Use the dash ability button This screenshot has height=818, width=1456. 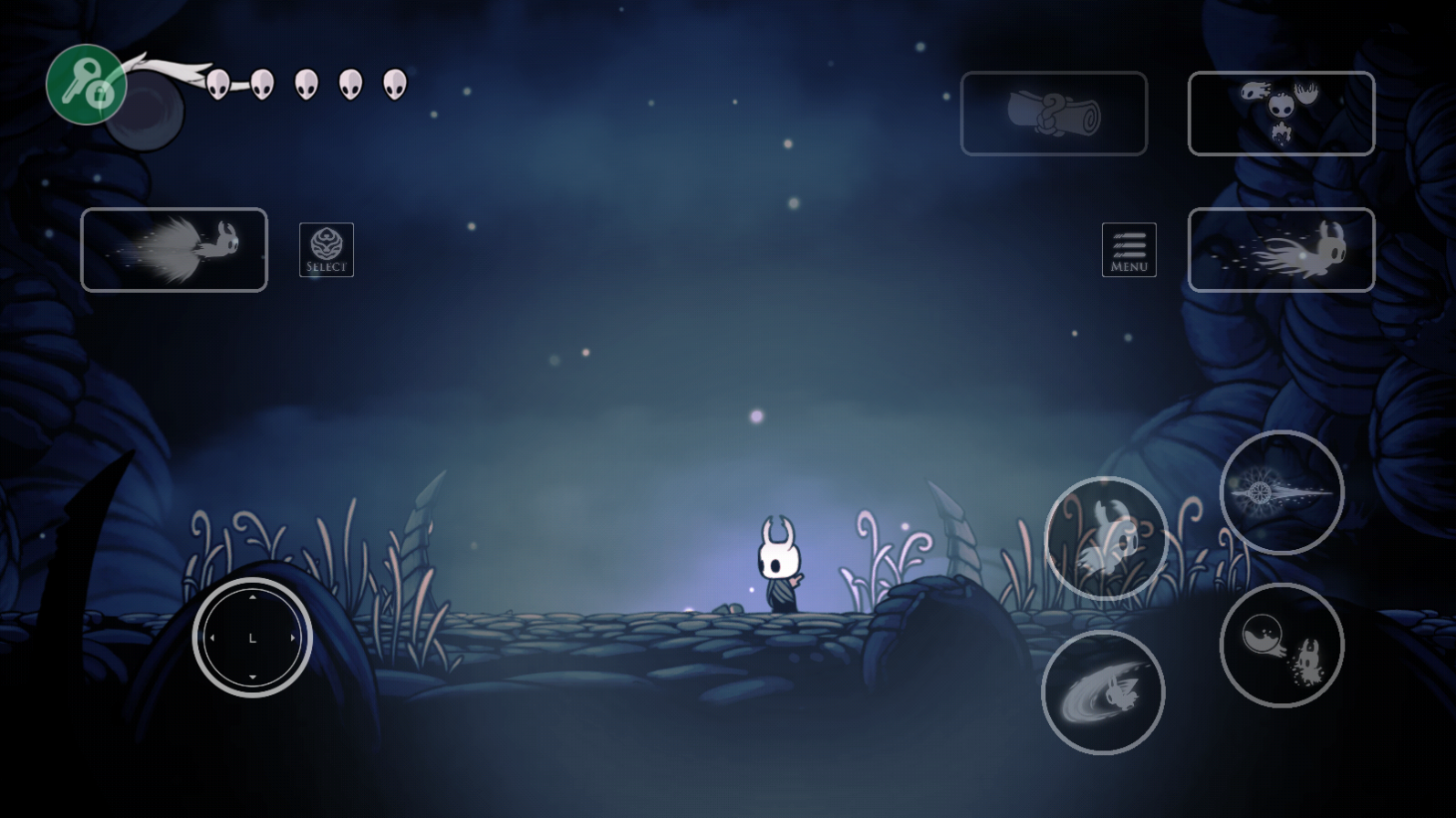click(1281, 250)
